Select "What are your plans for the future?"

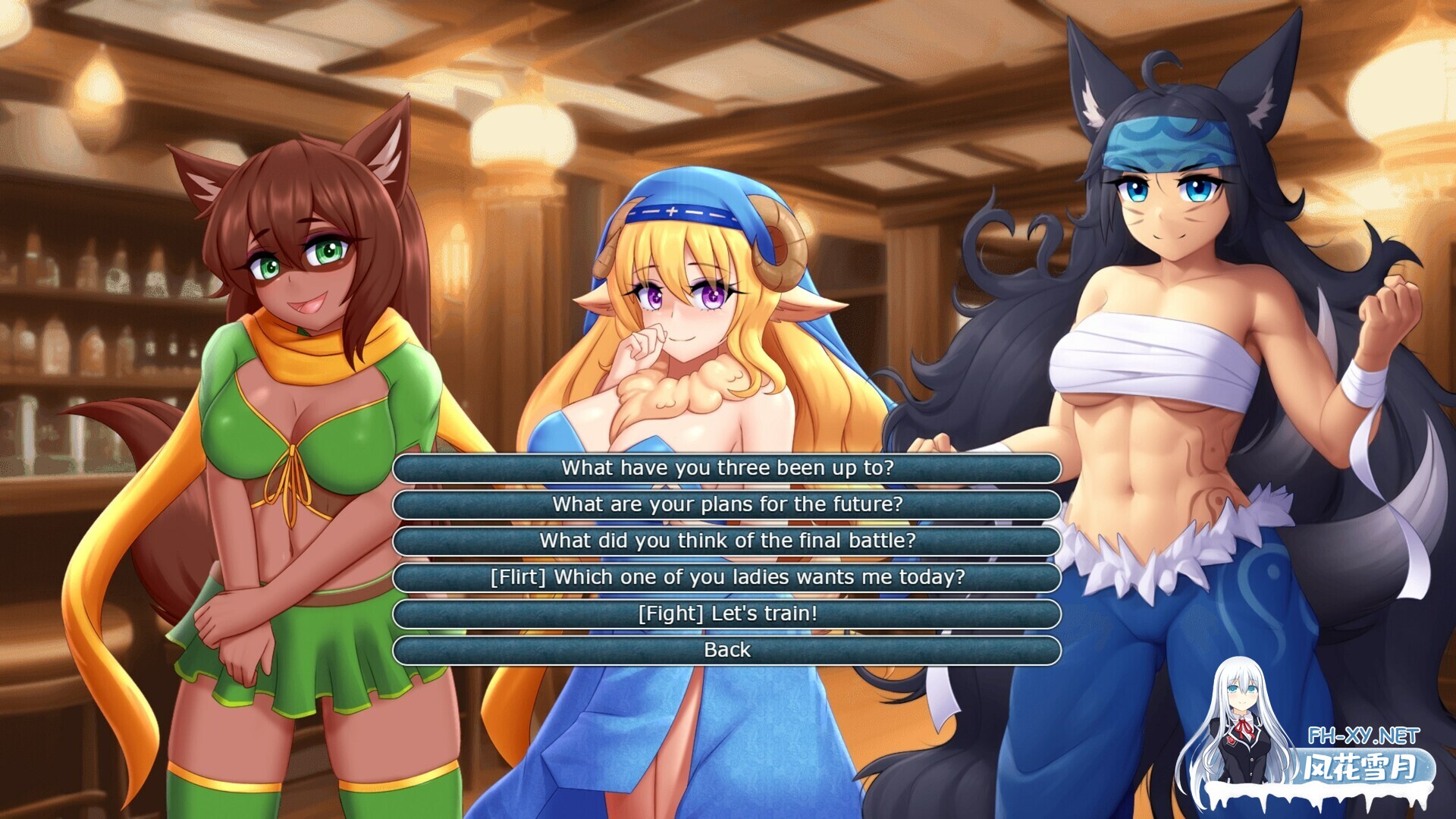point(726,504)
